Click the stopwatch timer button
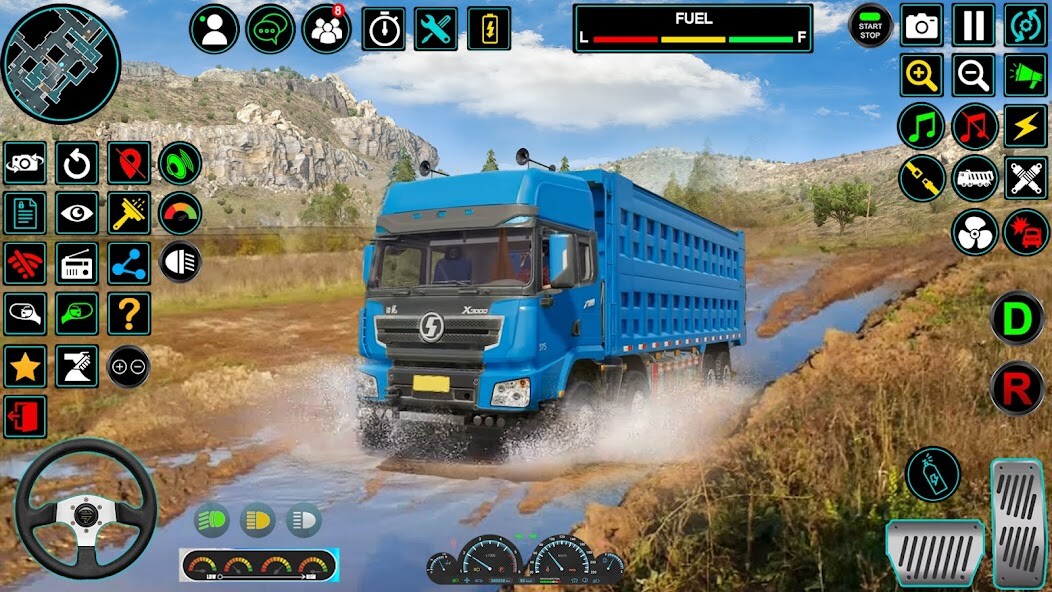 tap(383, 29)
